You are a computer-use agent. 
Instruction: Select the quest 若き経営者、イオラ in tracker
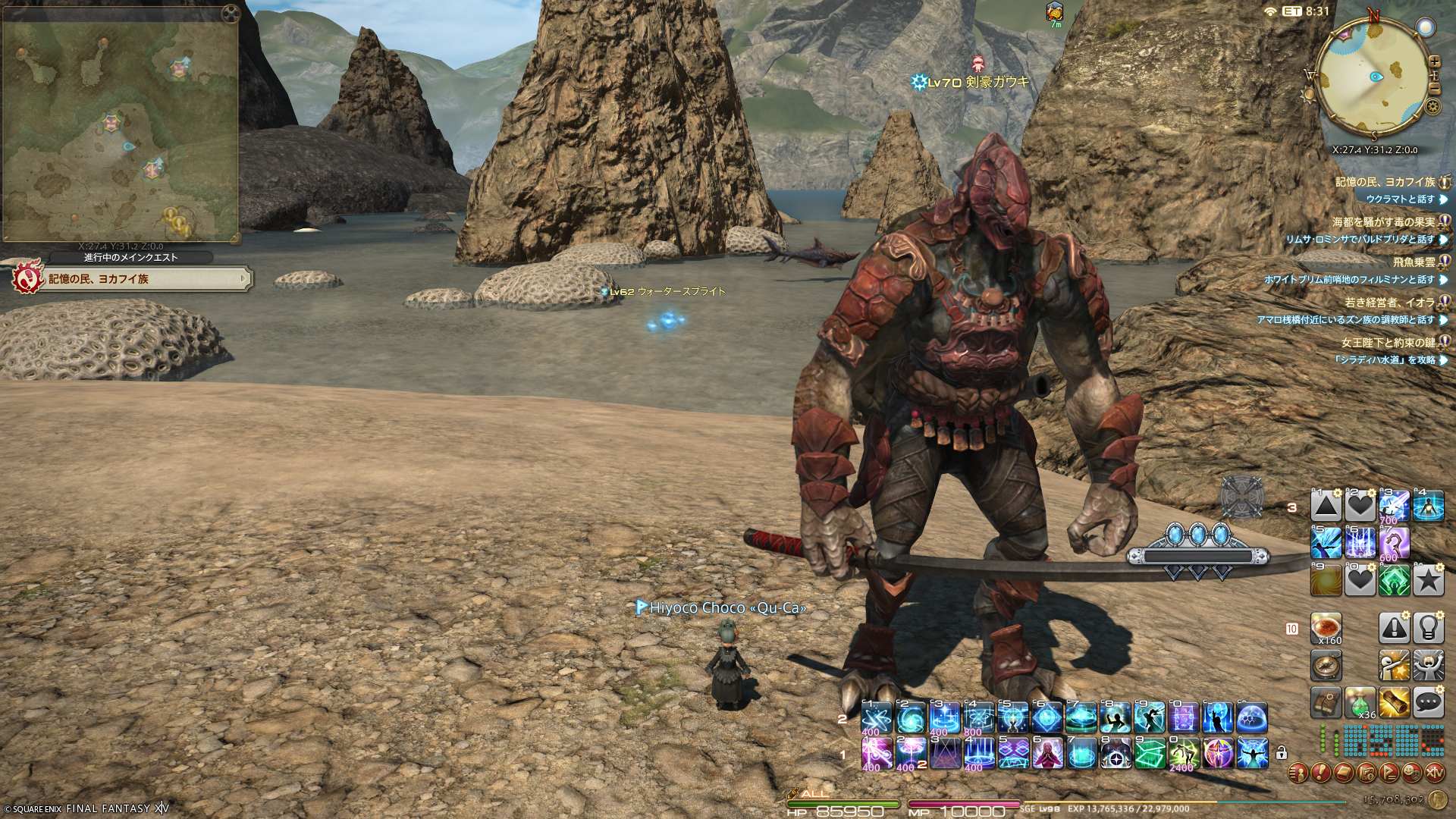tap(1389, 302)
